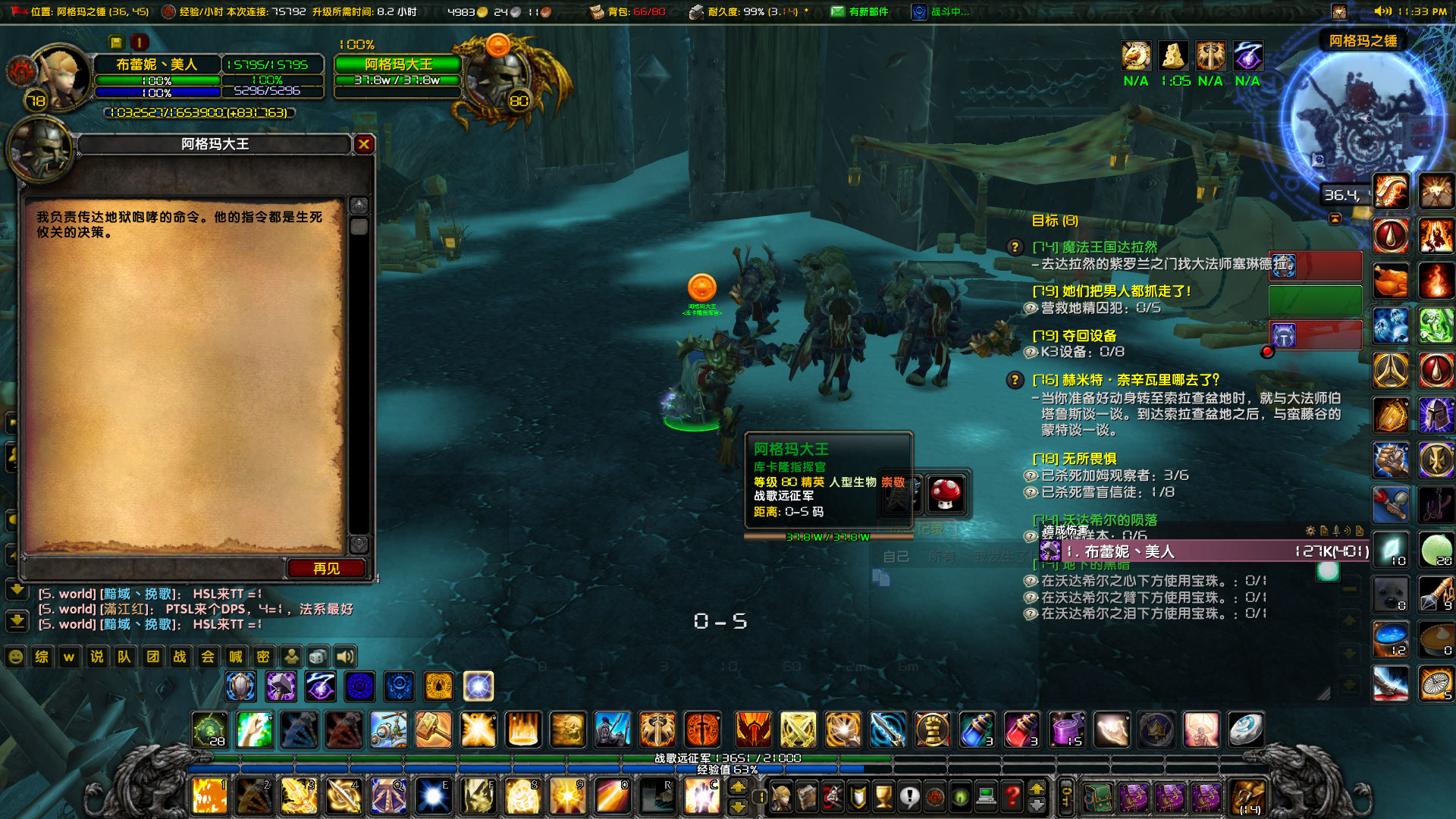Open the 有新邮件 new mail envelope icon
Screen dimensions: 1456x819
pyautogui.click(x=836, y=11)
